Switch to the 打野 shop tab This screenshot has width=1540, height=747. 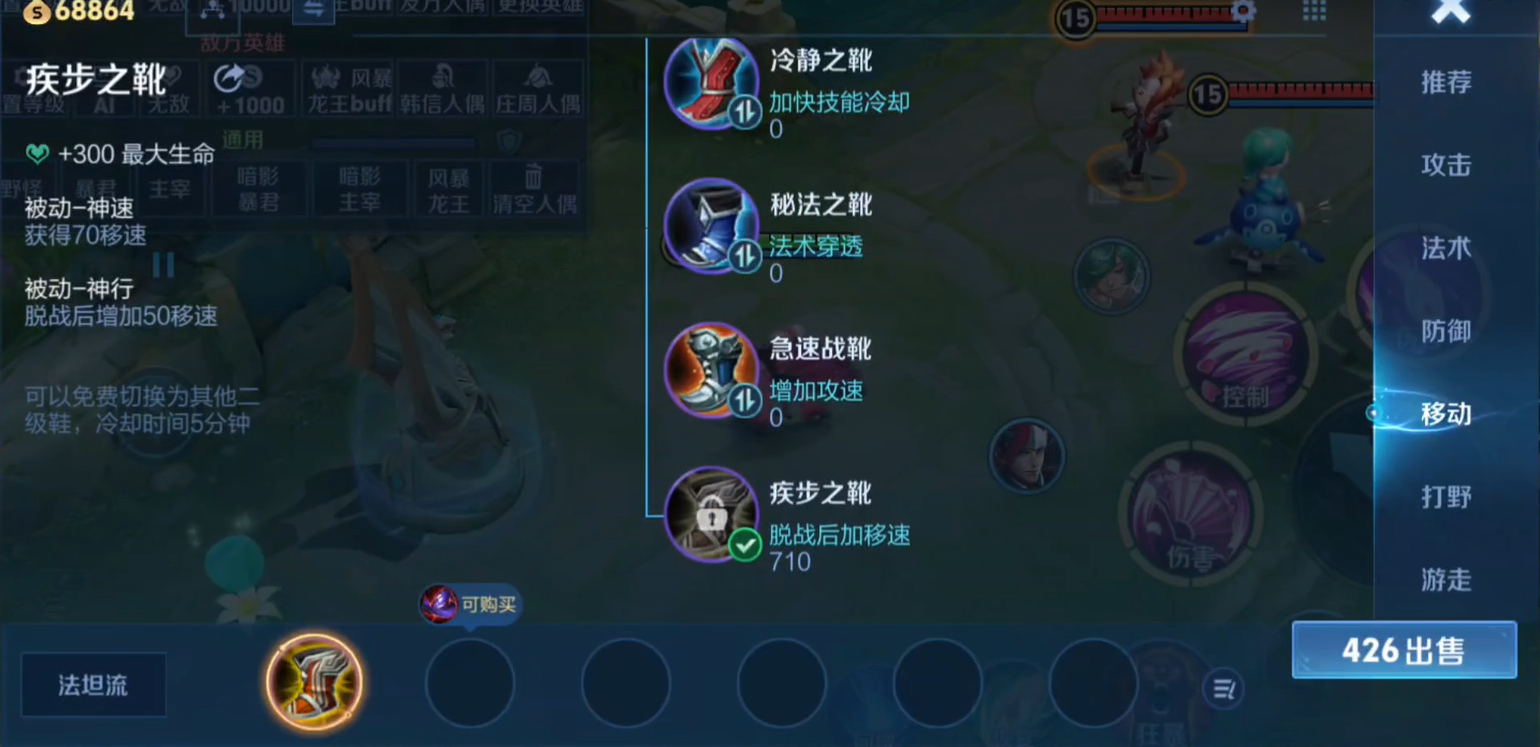(x=1446, y=498)
